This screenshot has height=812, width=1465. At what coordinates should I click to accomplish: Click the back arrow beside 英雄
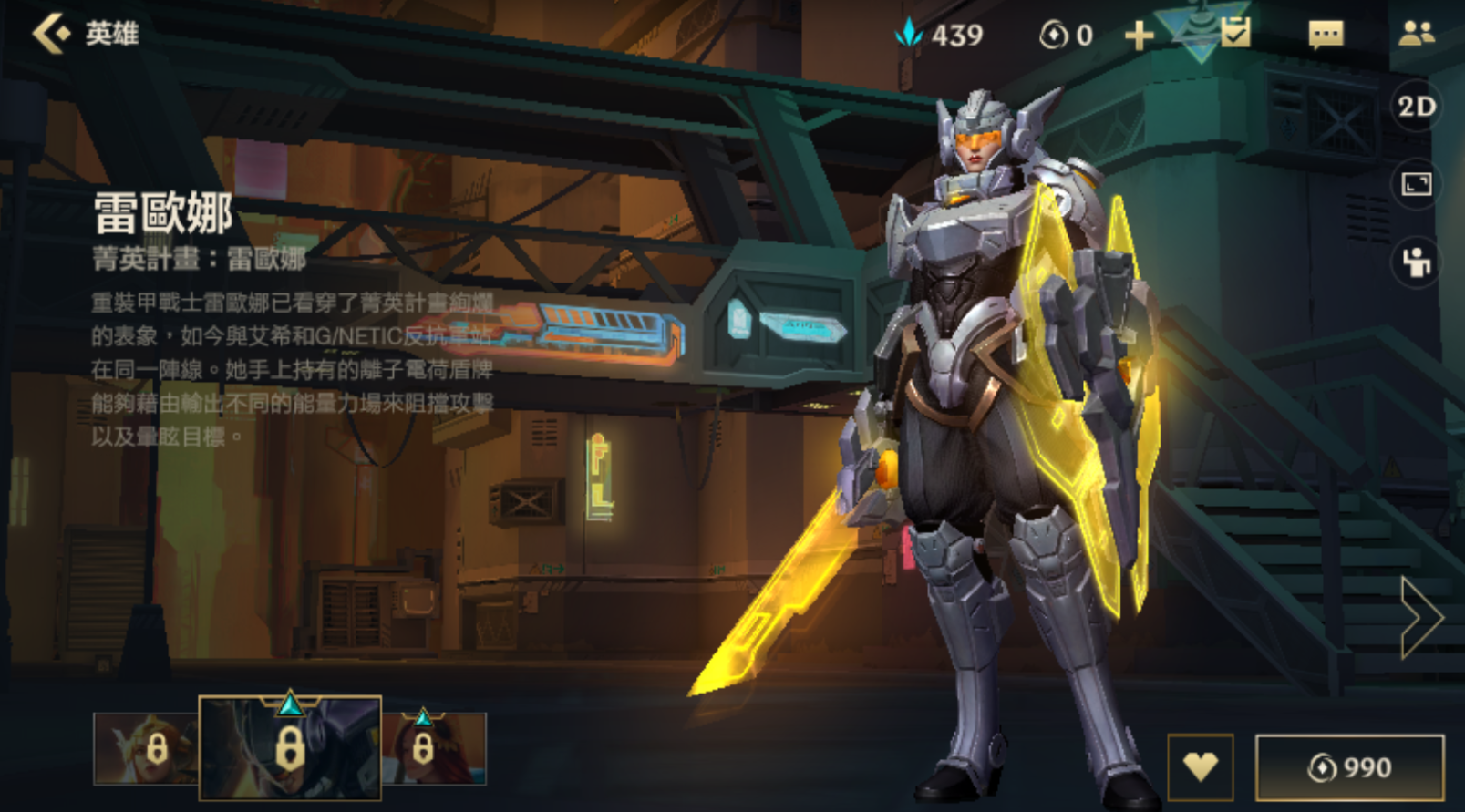pos(52,34)
